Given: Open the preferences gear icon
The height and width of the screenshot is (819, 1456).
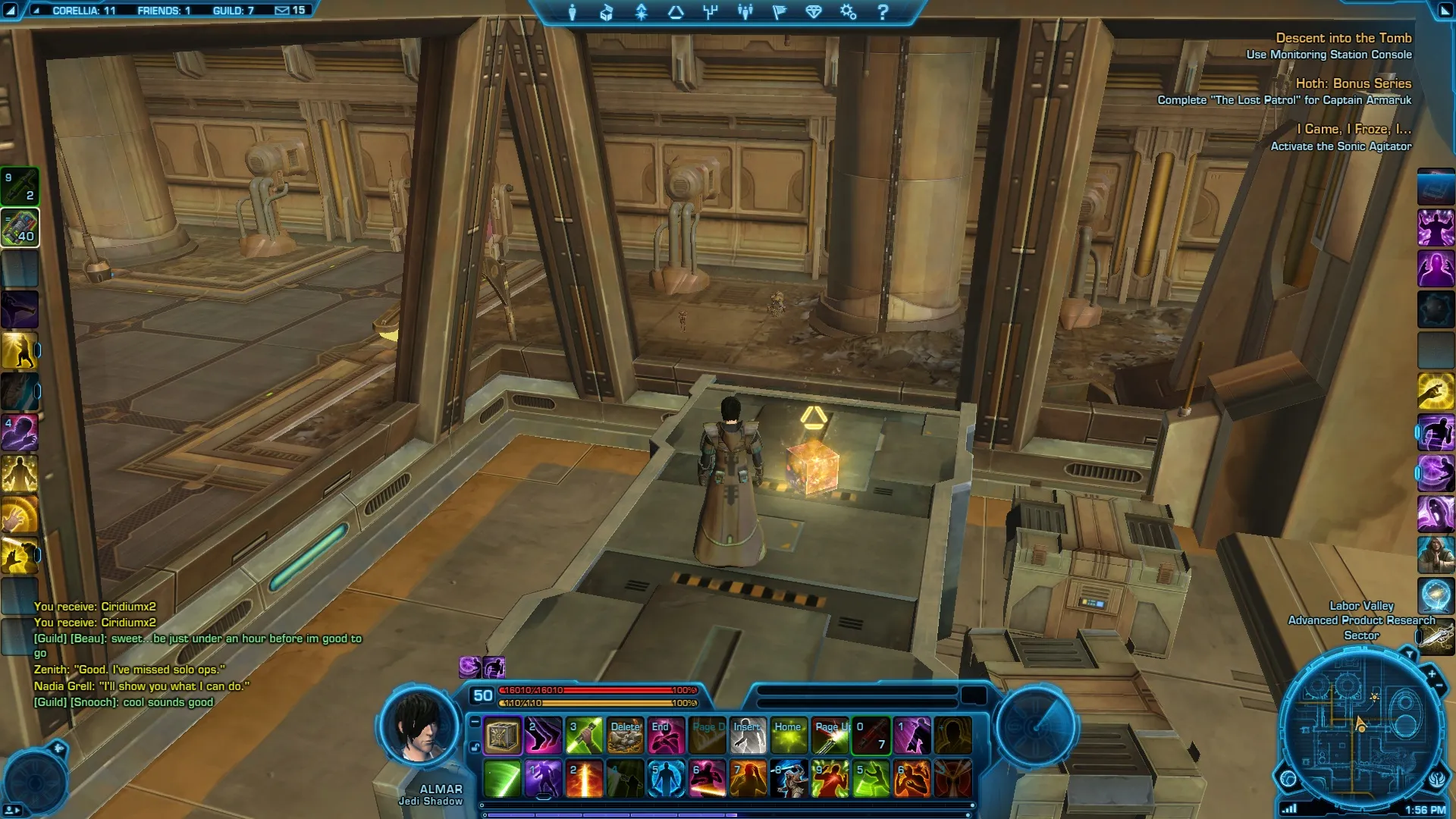Looking at the screenshot, I should tap(848, 12).
